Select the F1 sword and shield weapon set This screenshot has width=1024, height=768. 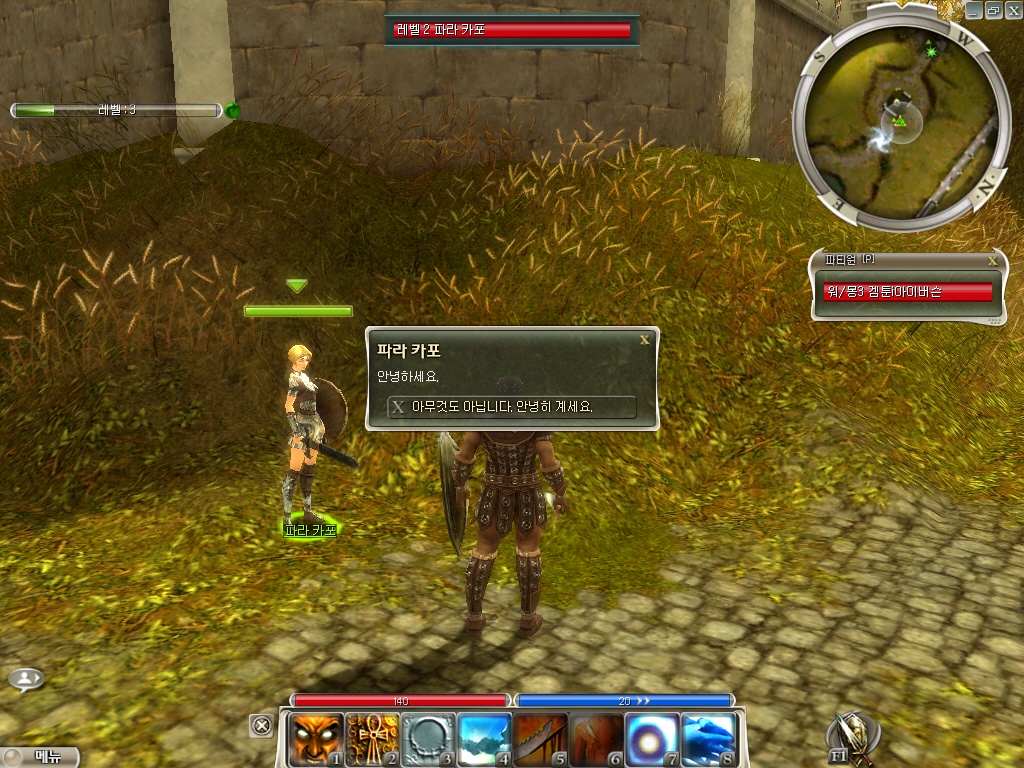pos(850,738)
